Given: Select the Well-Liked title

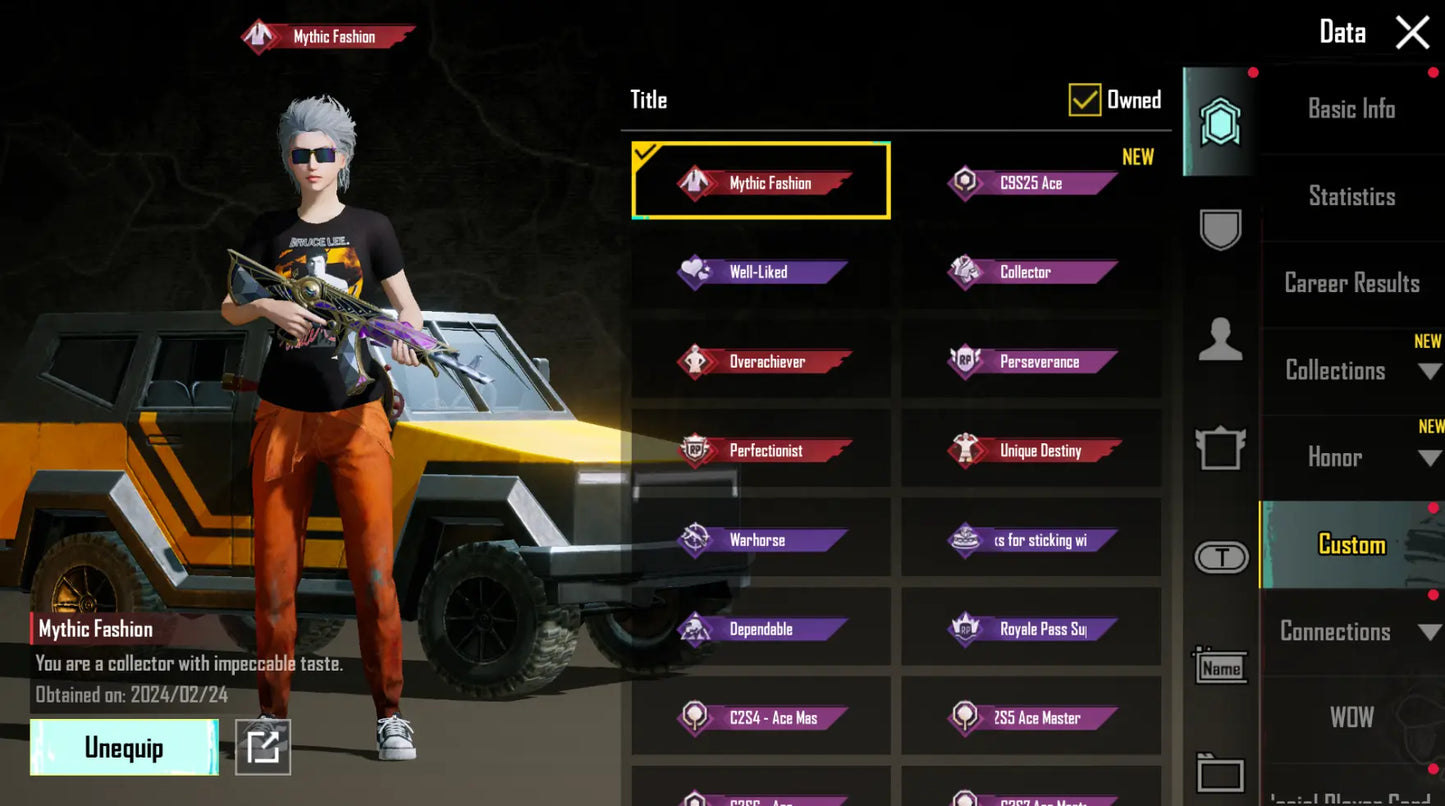Looking at the screenshot, I should tap(761, 272).
